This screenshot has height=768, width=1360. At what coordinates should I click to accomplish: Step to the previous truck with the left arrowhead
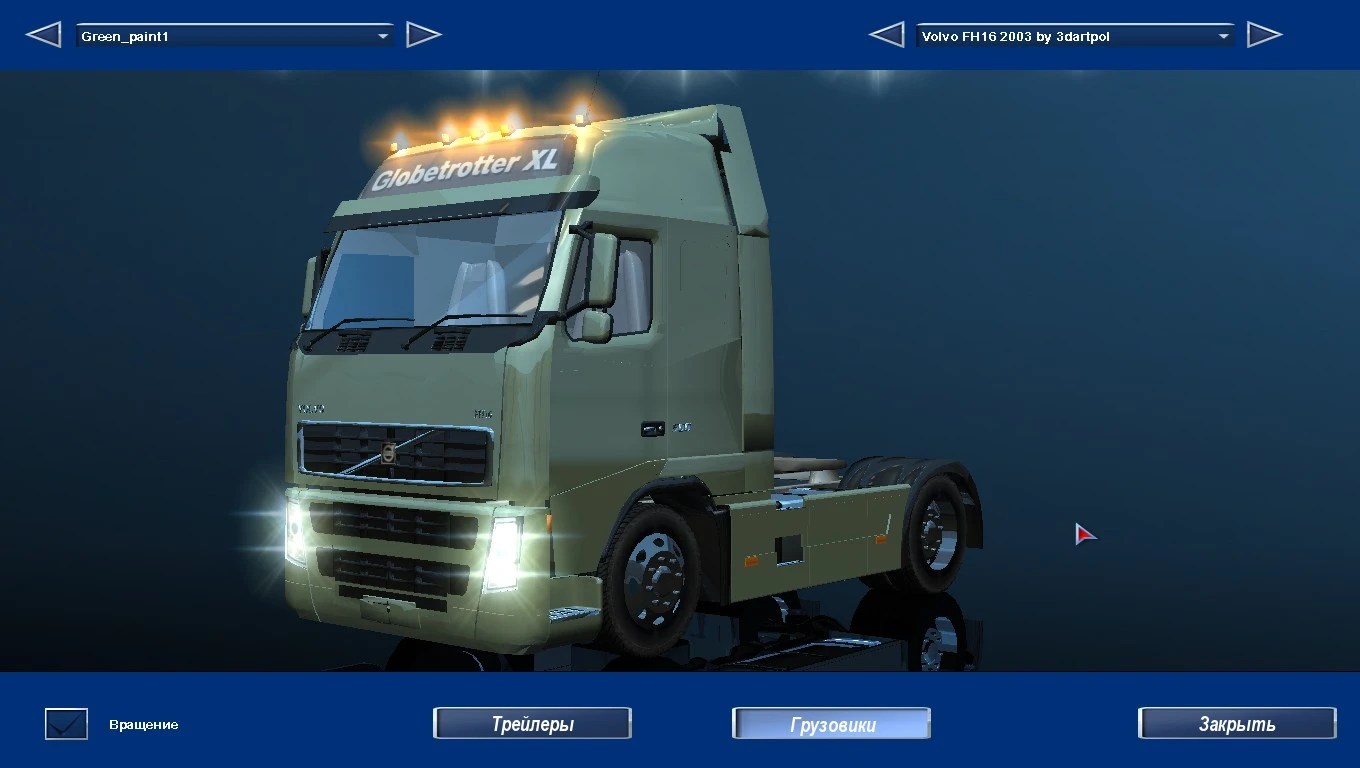tap(885, 33)
